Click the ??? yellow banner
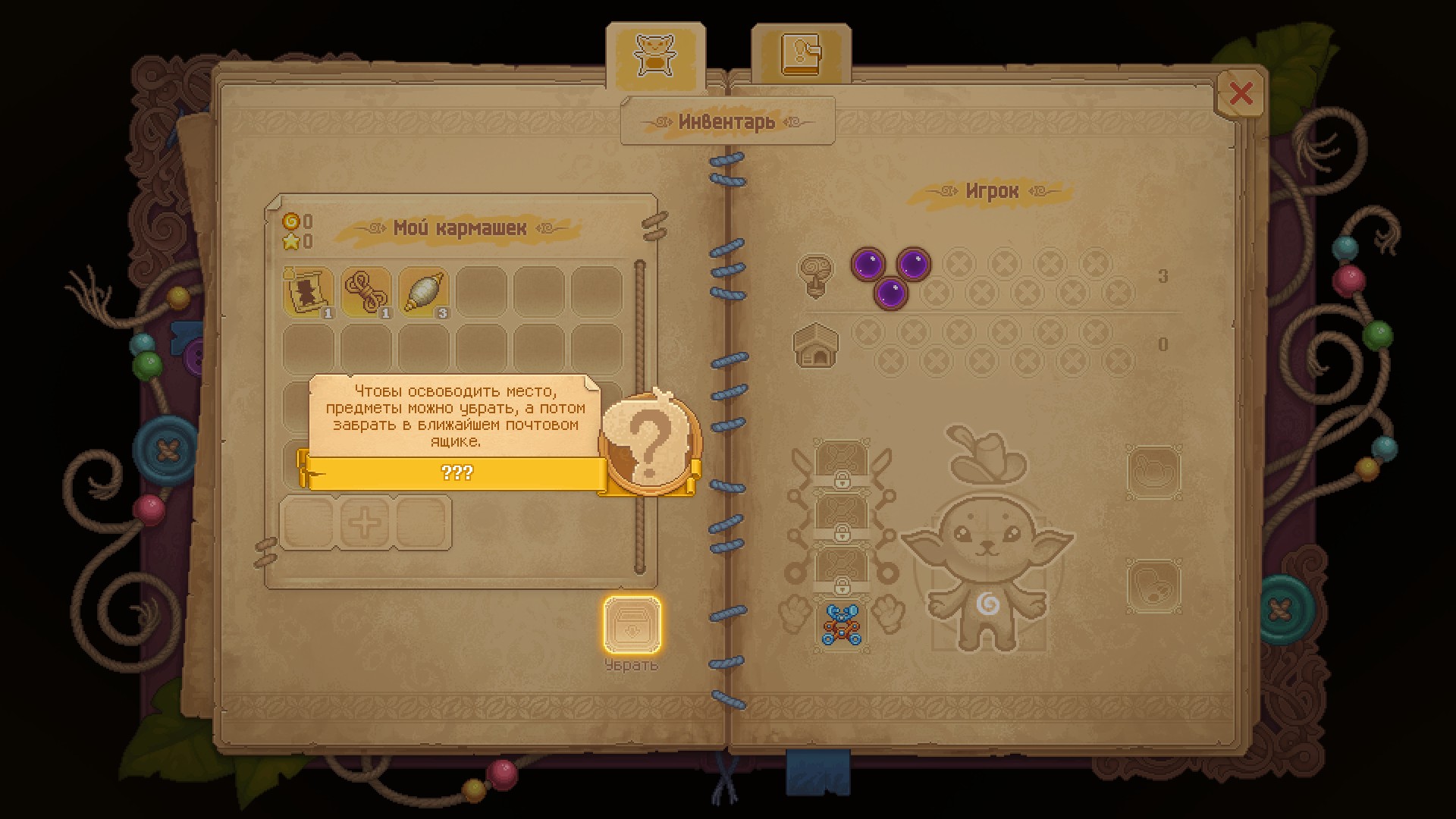1456x819 pixels. [x=457, y=473]
